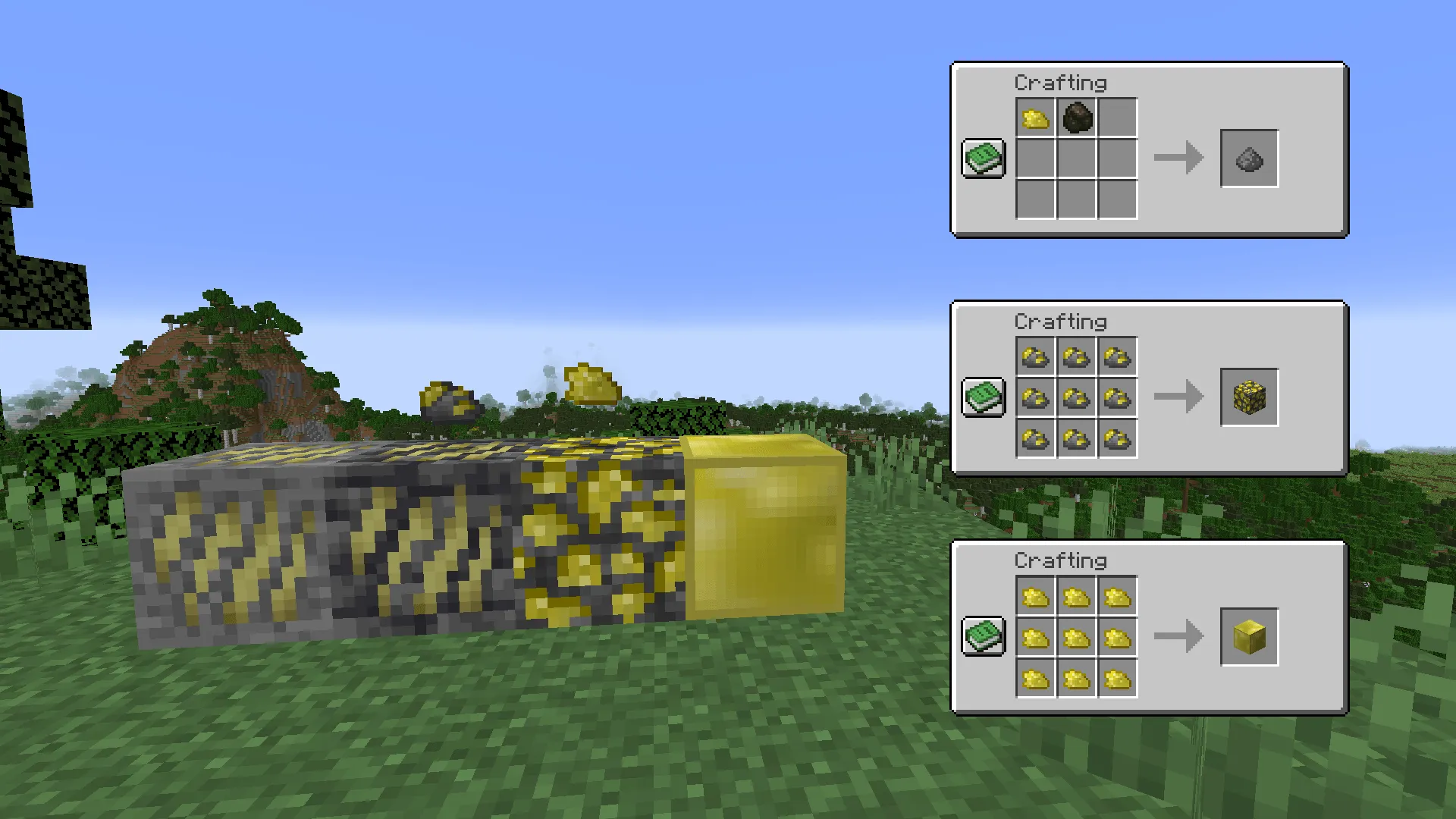Click the arrow in the middle crafting panel
The image size is (1456, 819).
pyautogui.click(x=1178, y=397)
